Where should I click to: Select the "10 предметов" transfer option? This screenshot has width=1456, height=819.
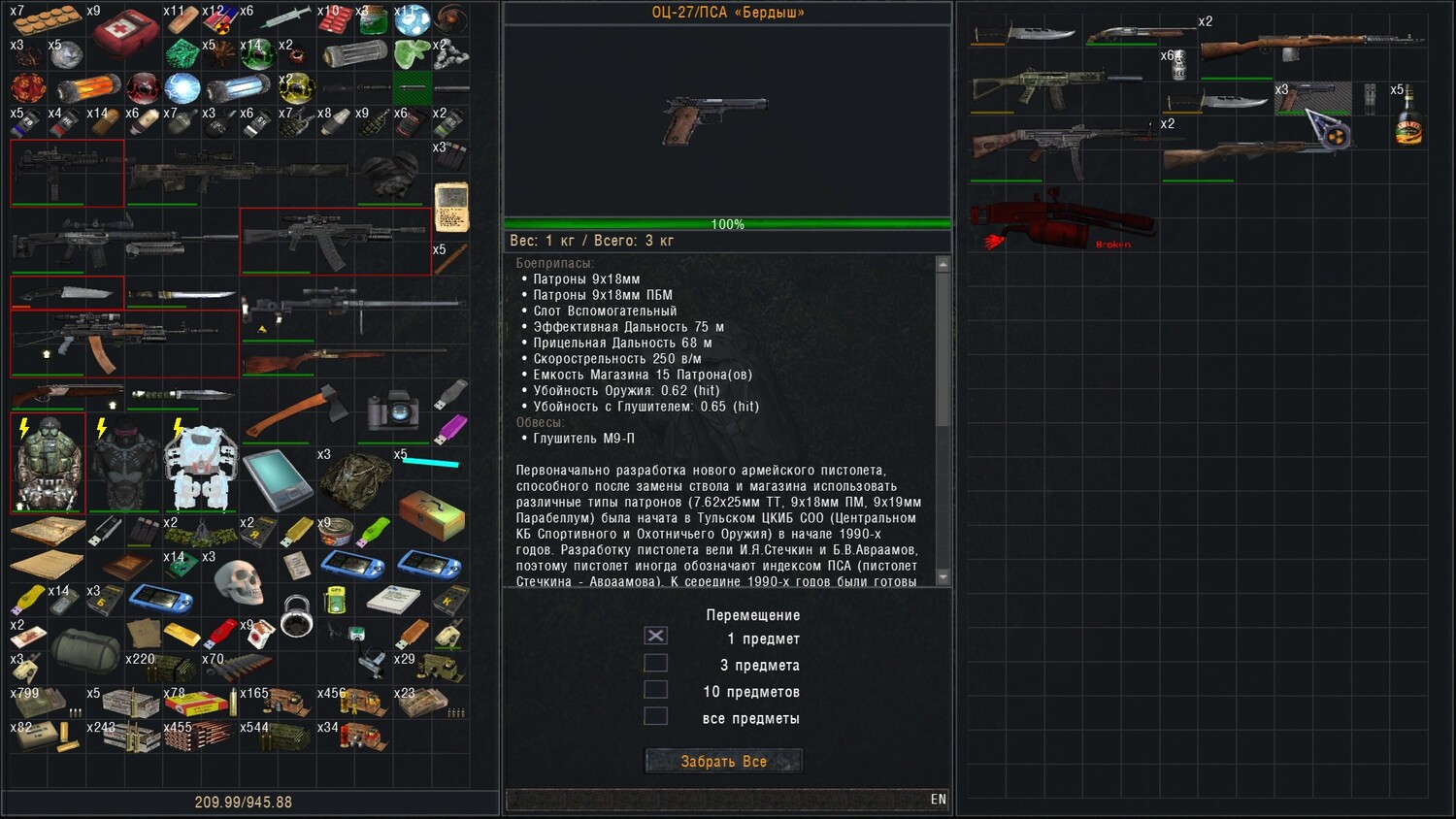656,690
